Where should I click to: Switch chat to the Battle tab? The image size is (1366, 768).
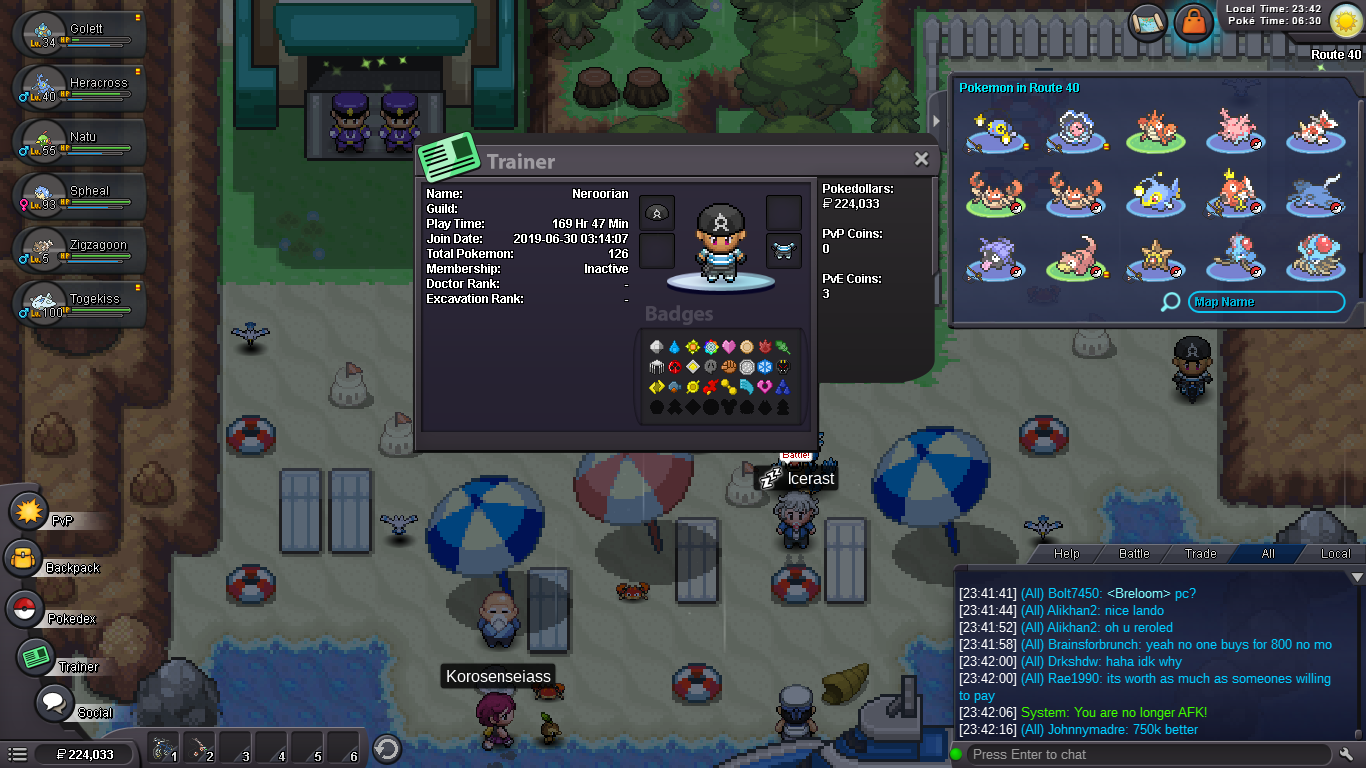[x=1134, y=553]
